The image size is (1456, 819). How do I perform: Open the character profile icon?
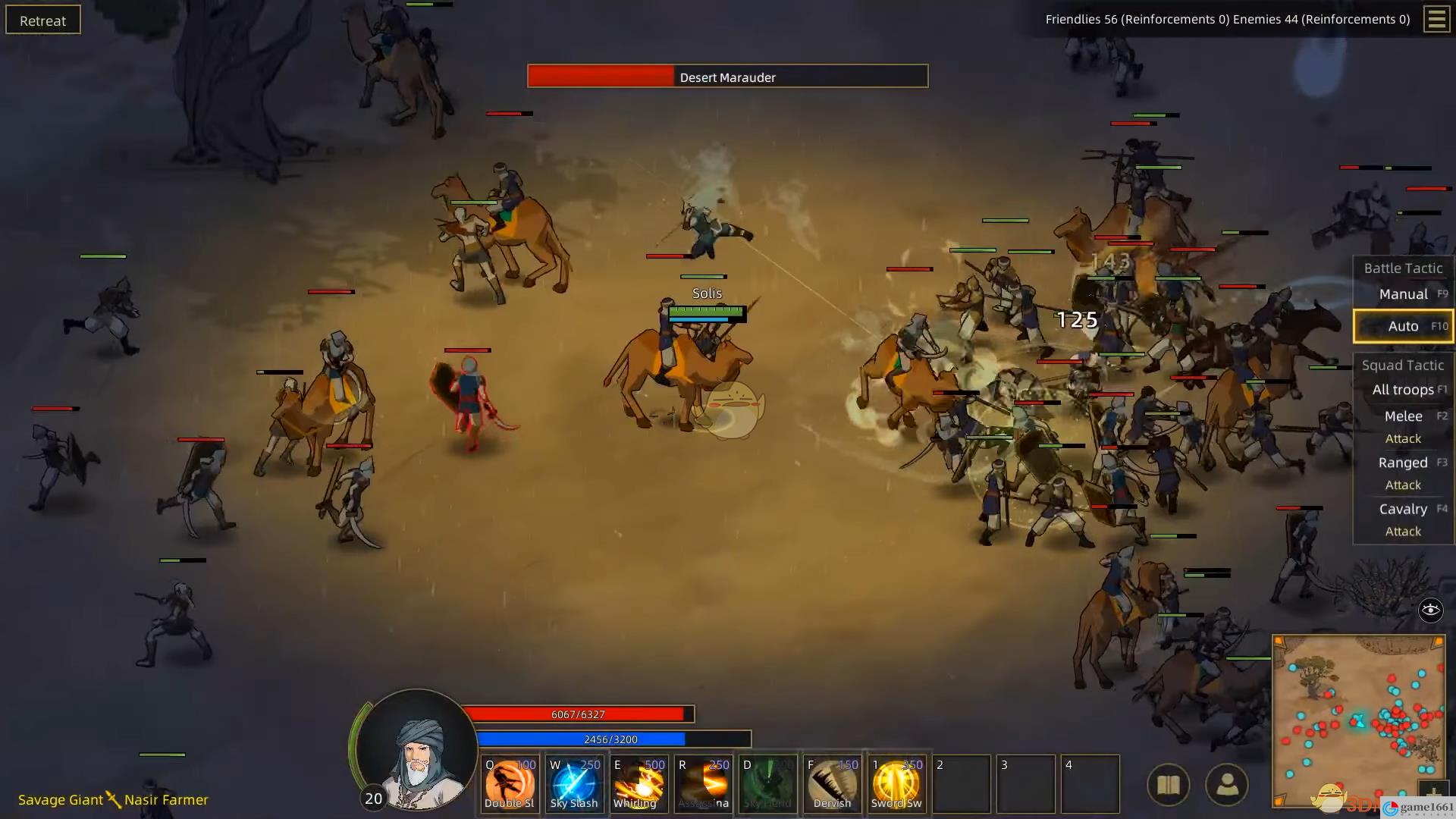coord(1226,785)
